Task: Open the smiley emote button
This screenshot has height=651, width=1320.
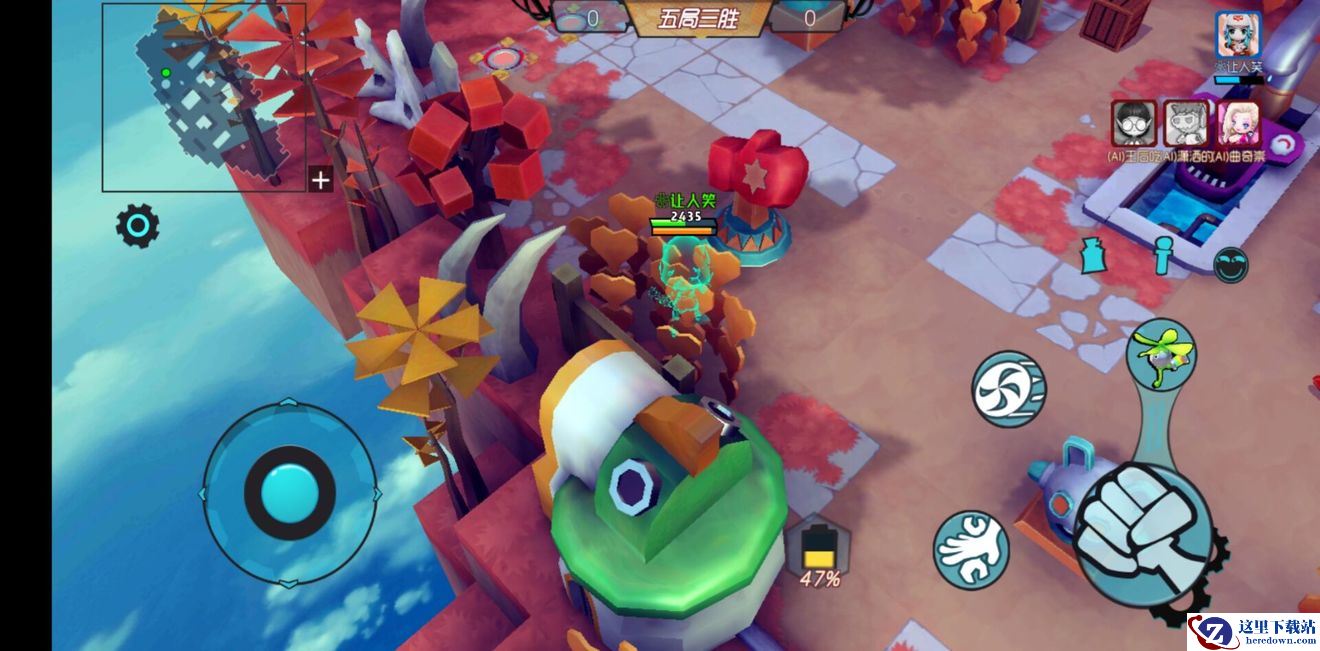Action: (x=1230, y=265)
